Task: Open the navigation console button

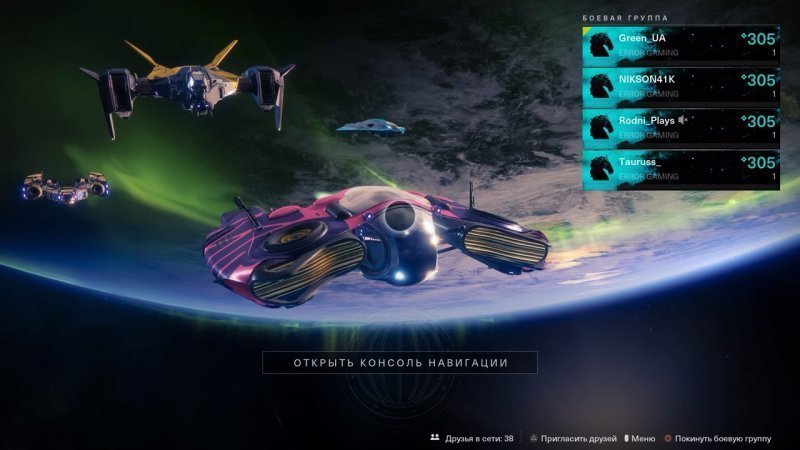Action: pyautogui.click(x=399, y=362)
